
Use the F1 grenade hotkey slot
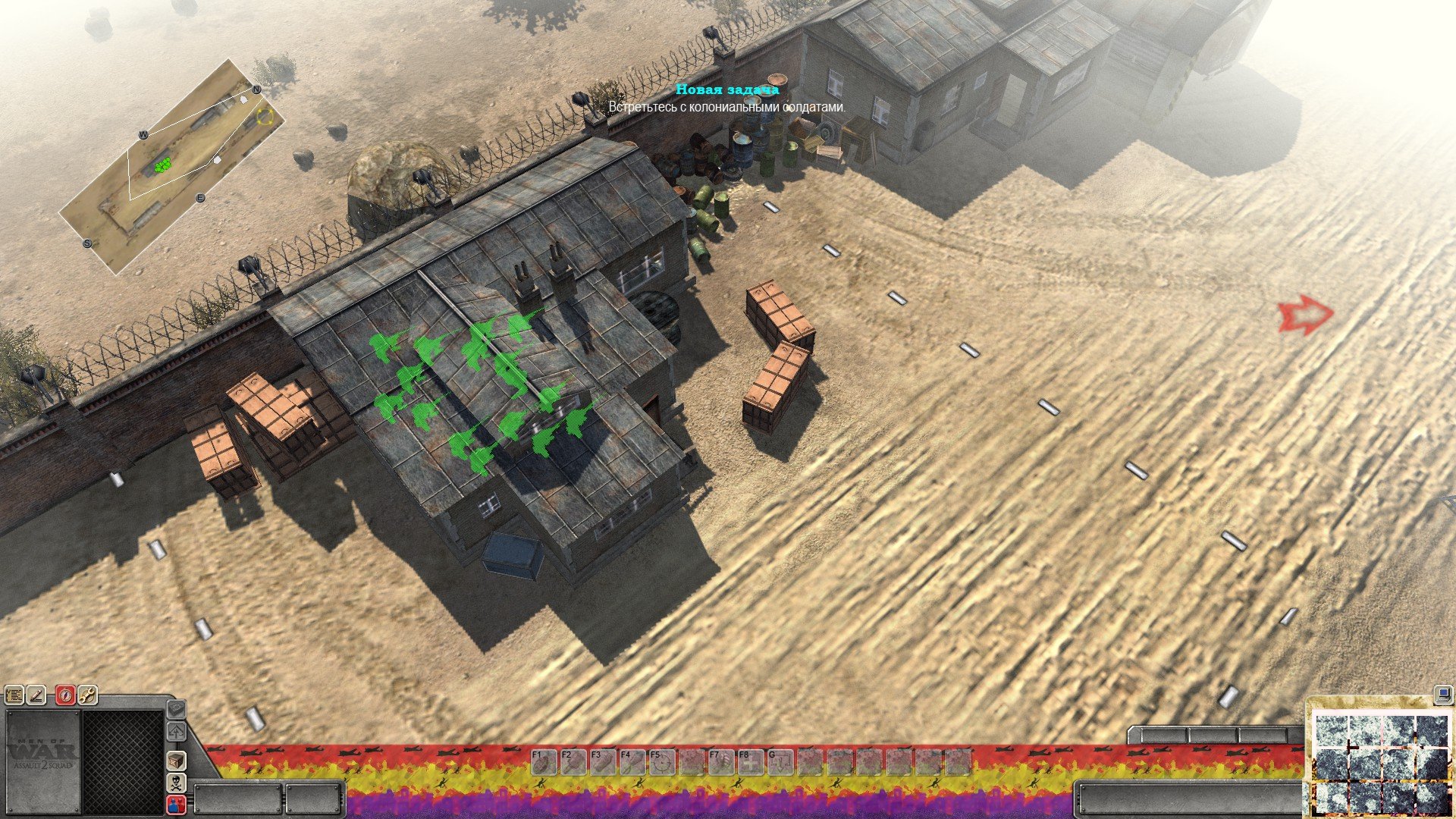click(x=542, y=762)
